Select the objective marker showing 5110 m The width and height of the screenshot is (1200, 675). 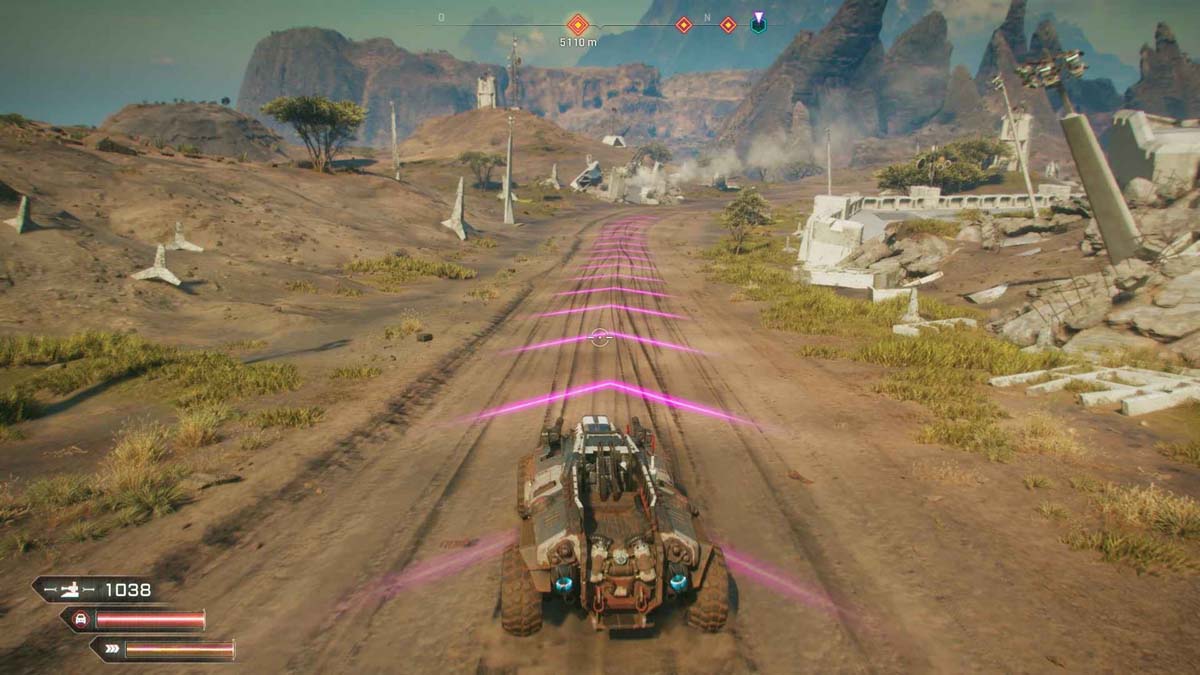click(577, 24)
